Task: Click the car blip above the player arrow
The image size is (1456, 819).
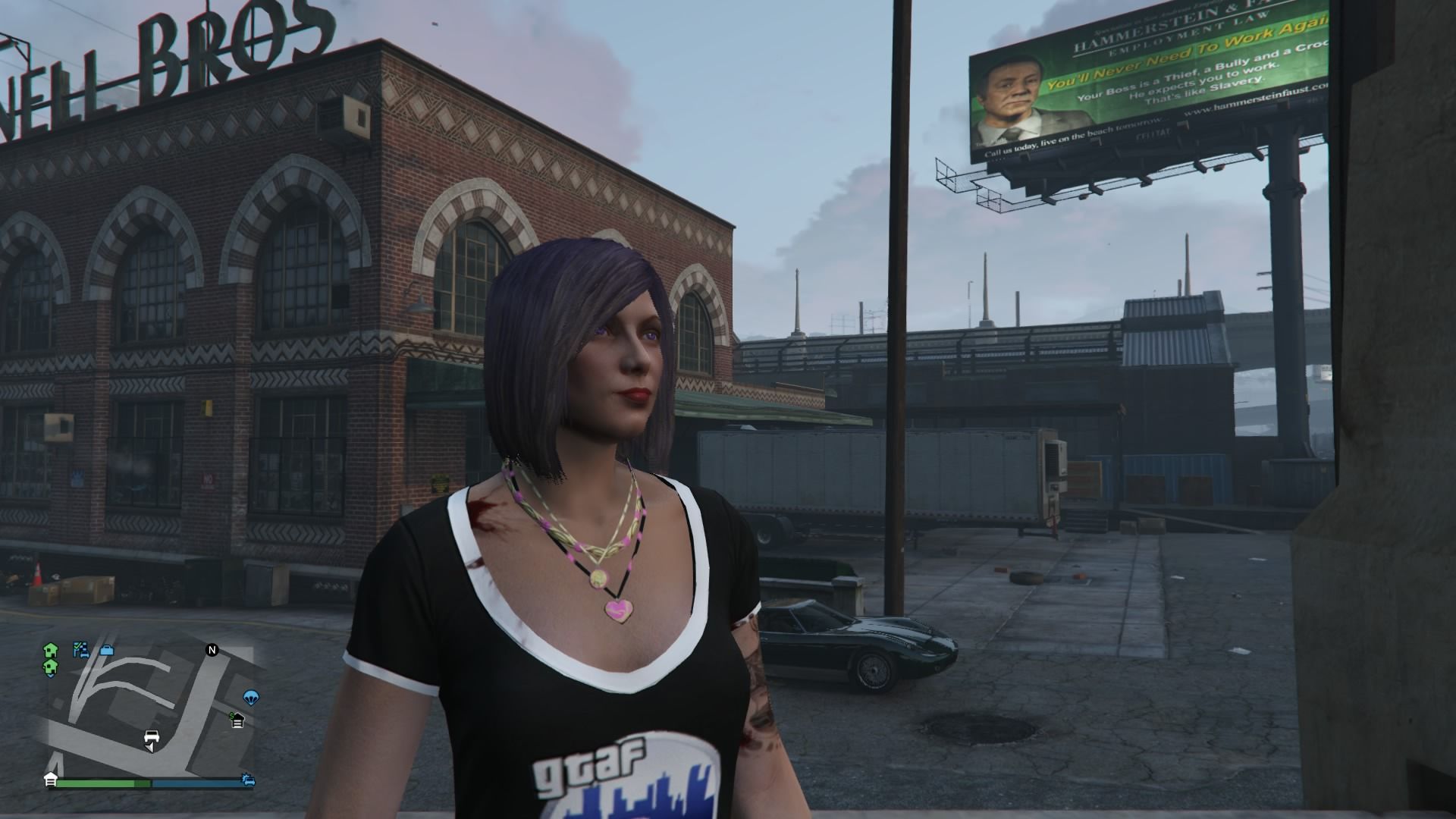Action: pos(152,736)
